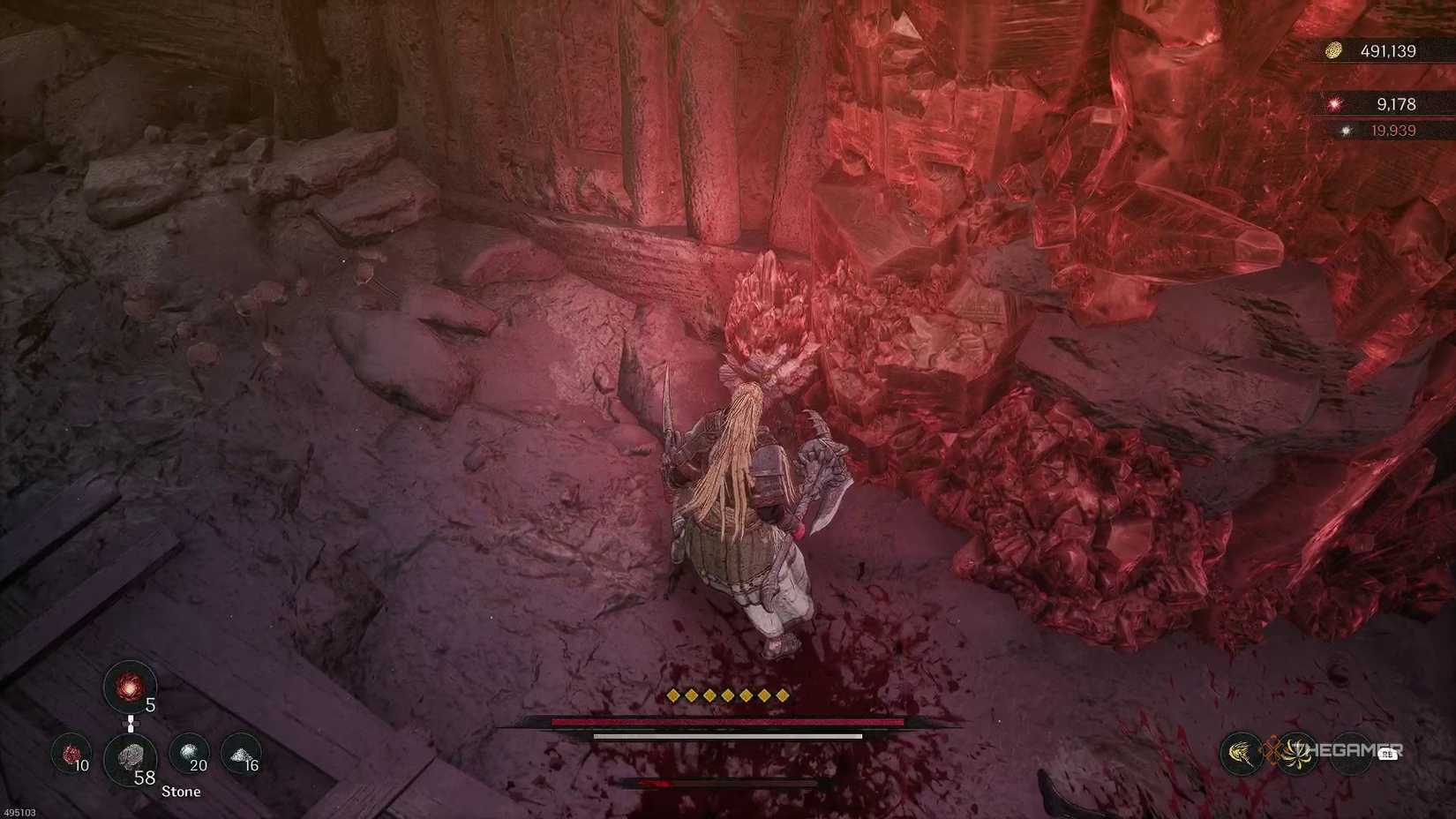Expand the quick item wheel via top slot

click(x=131, y=687)
